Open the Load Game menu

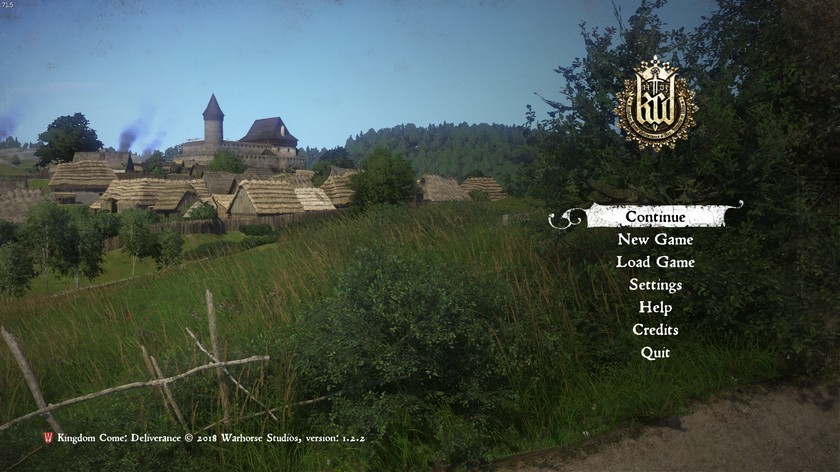[x=655, y=262]
